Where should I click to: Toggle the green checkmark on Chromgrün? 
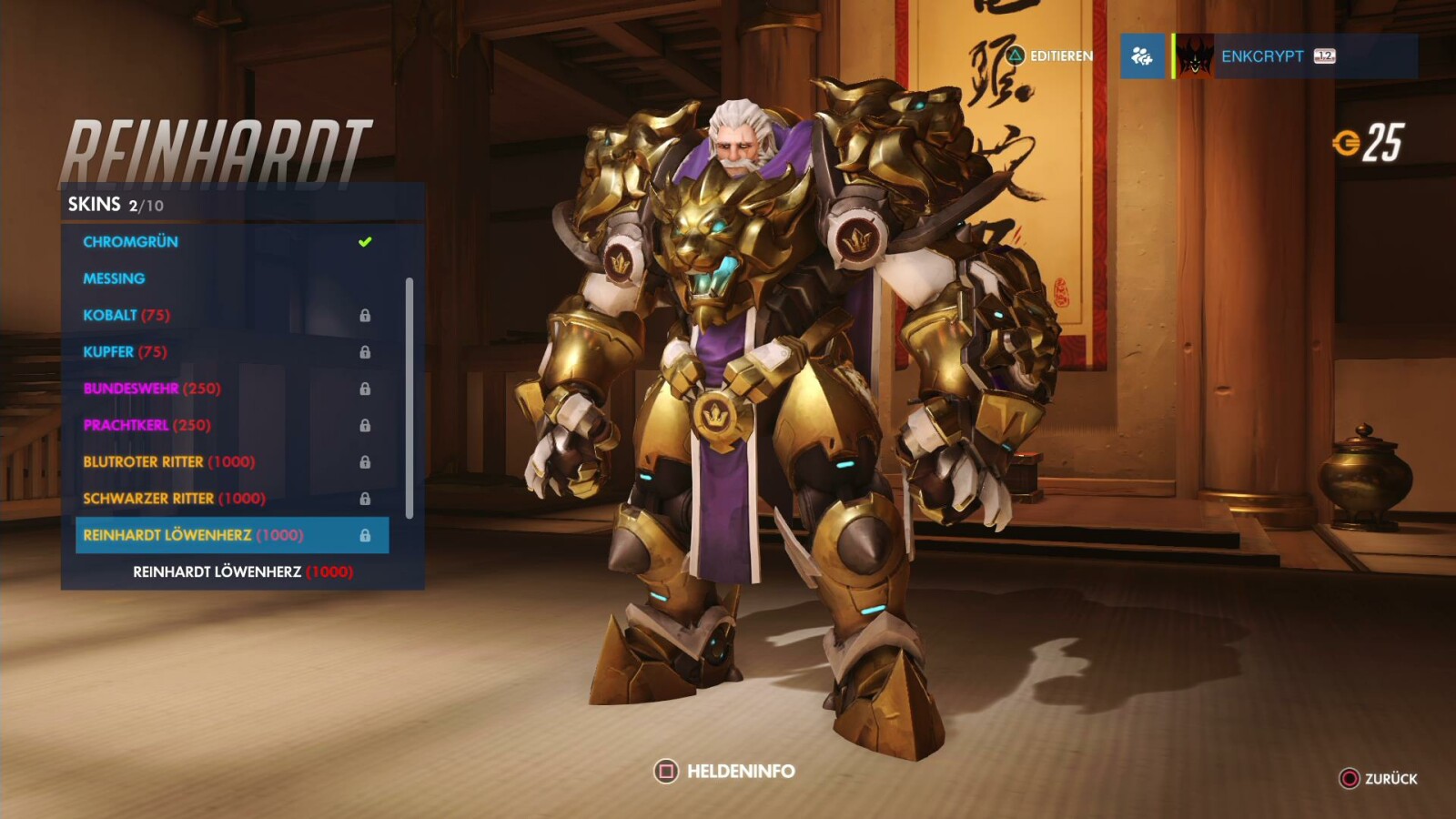tap(363, 240)
